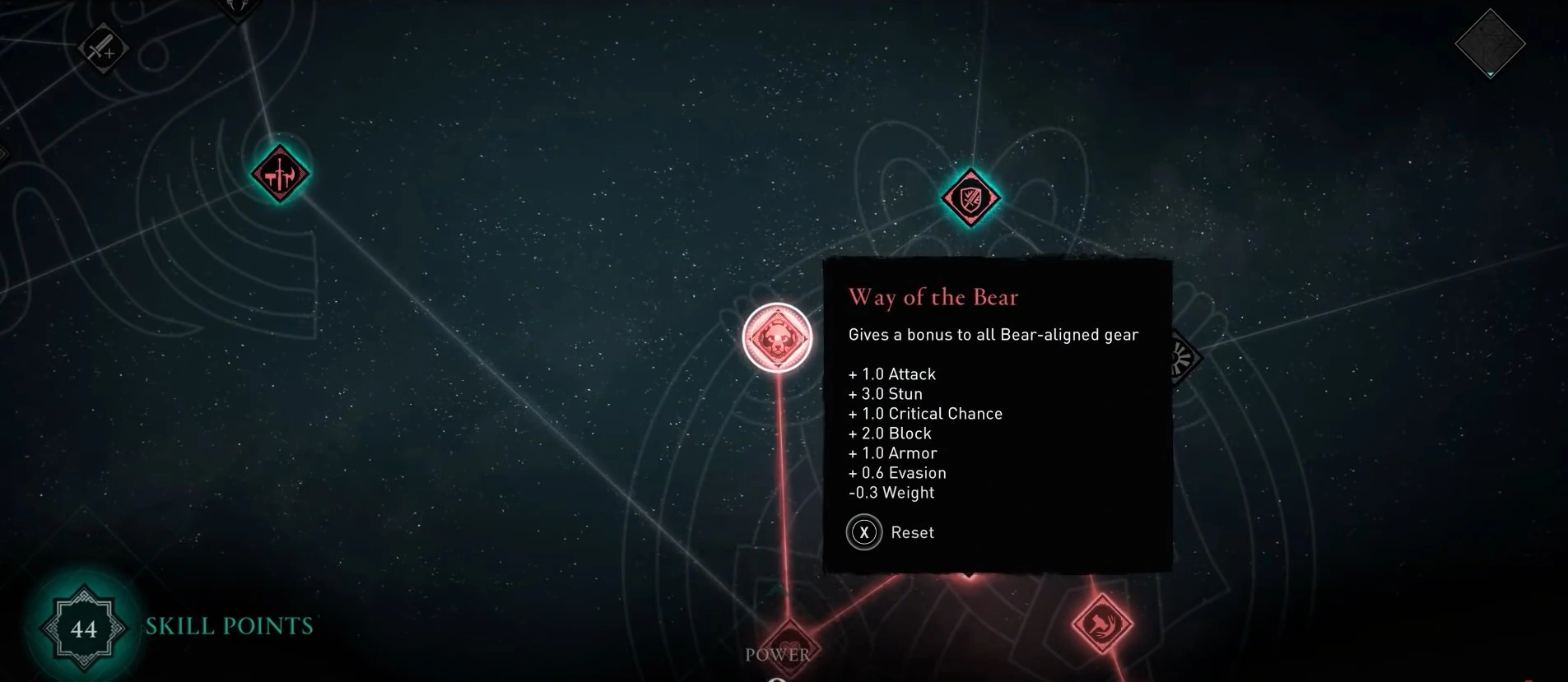Viewport: 1568px width, 682px height.
Task: Choose the shield and sword skill node
Action: 970,197
